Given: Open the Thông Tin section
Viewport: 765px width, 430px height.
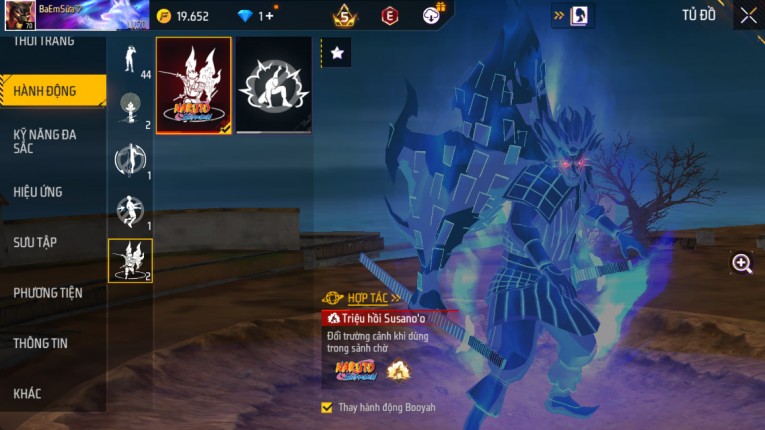Looking at the screenshot, I should click(41, 343).
